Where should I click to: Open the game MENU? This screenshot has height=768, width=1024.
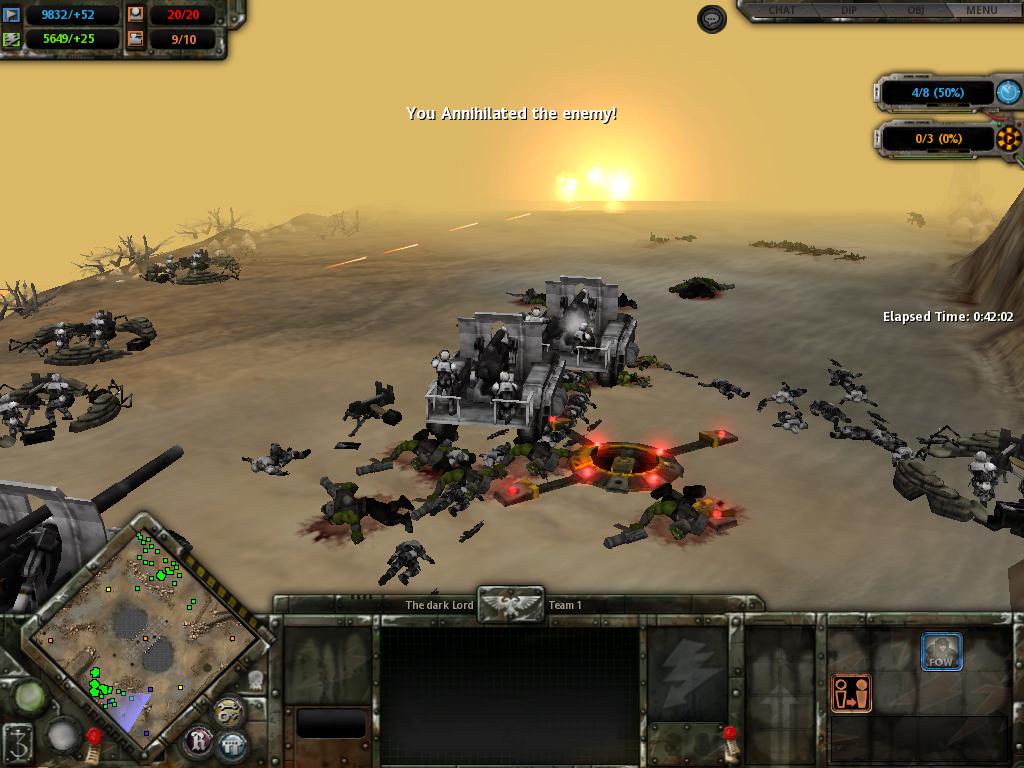pyautogui.click(x=981, y=11)
